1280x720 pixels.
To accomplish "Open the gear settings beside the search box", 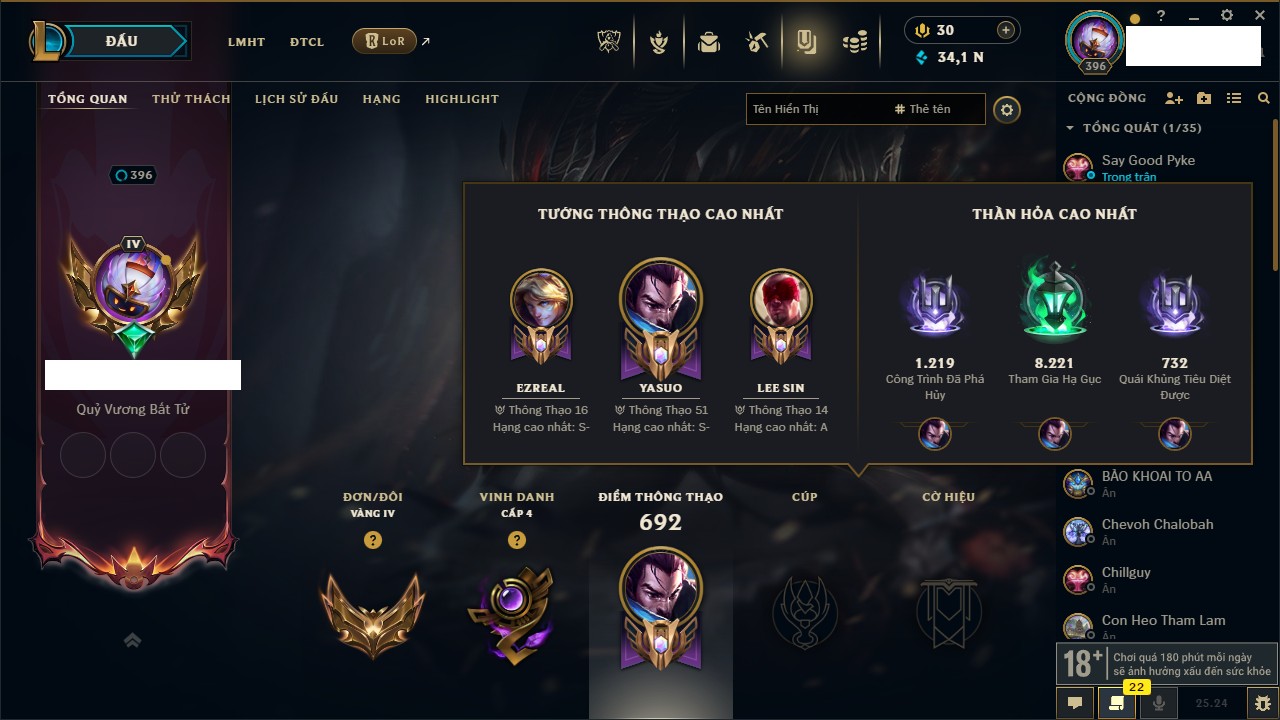I will pos(1007,109).
